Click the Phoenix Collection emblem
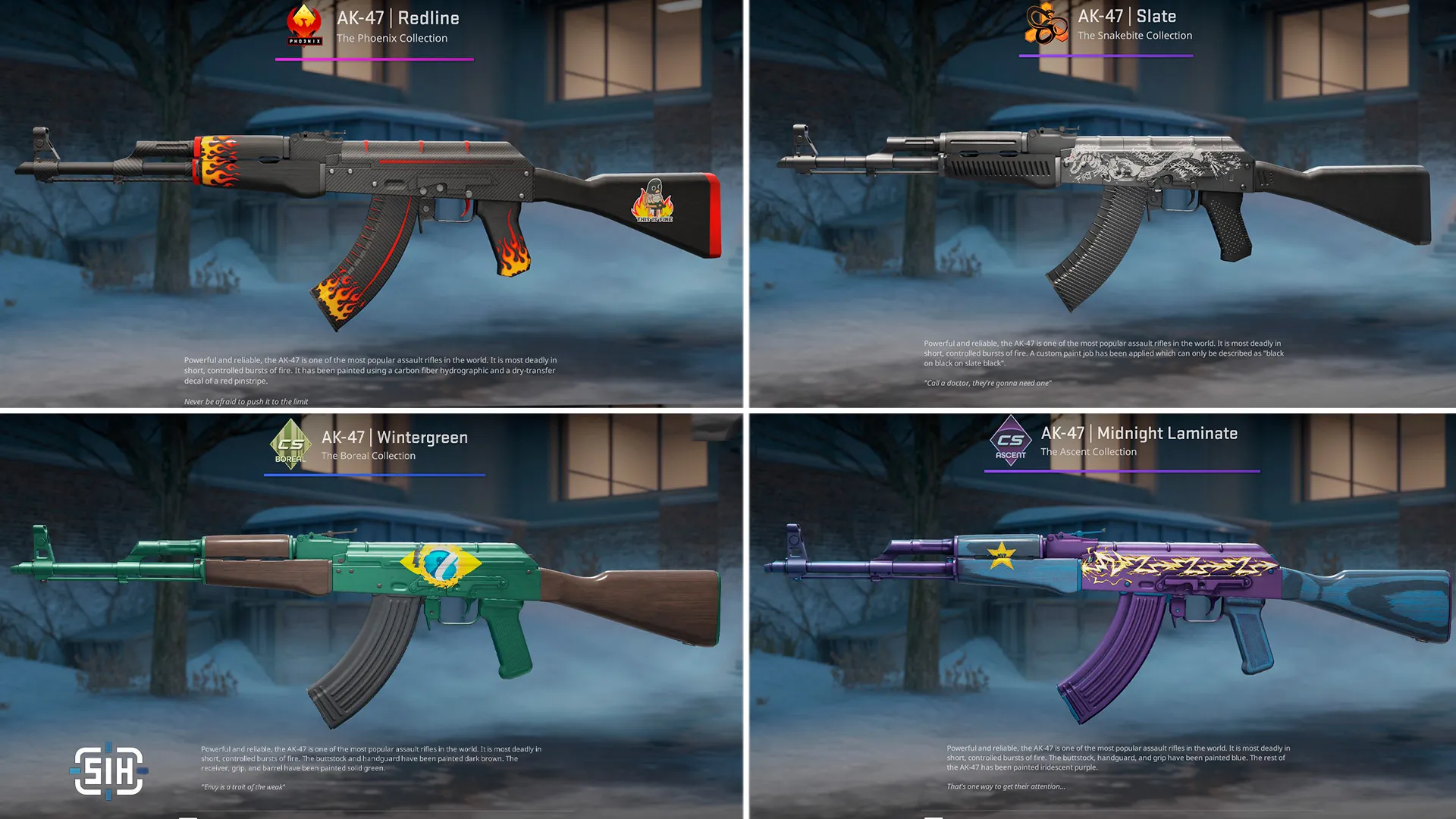This screenshot has width=1456, height=819. pyautogui.click(x=304, y=25)
